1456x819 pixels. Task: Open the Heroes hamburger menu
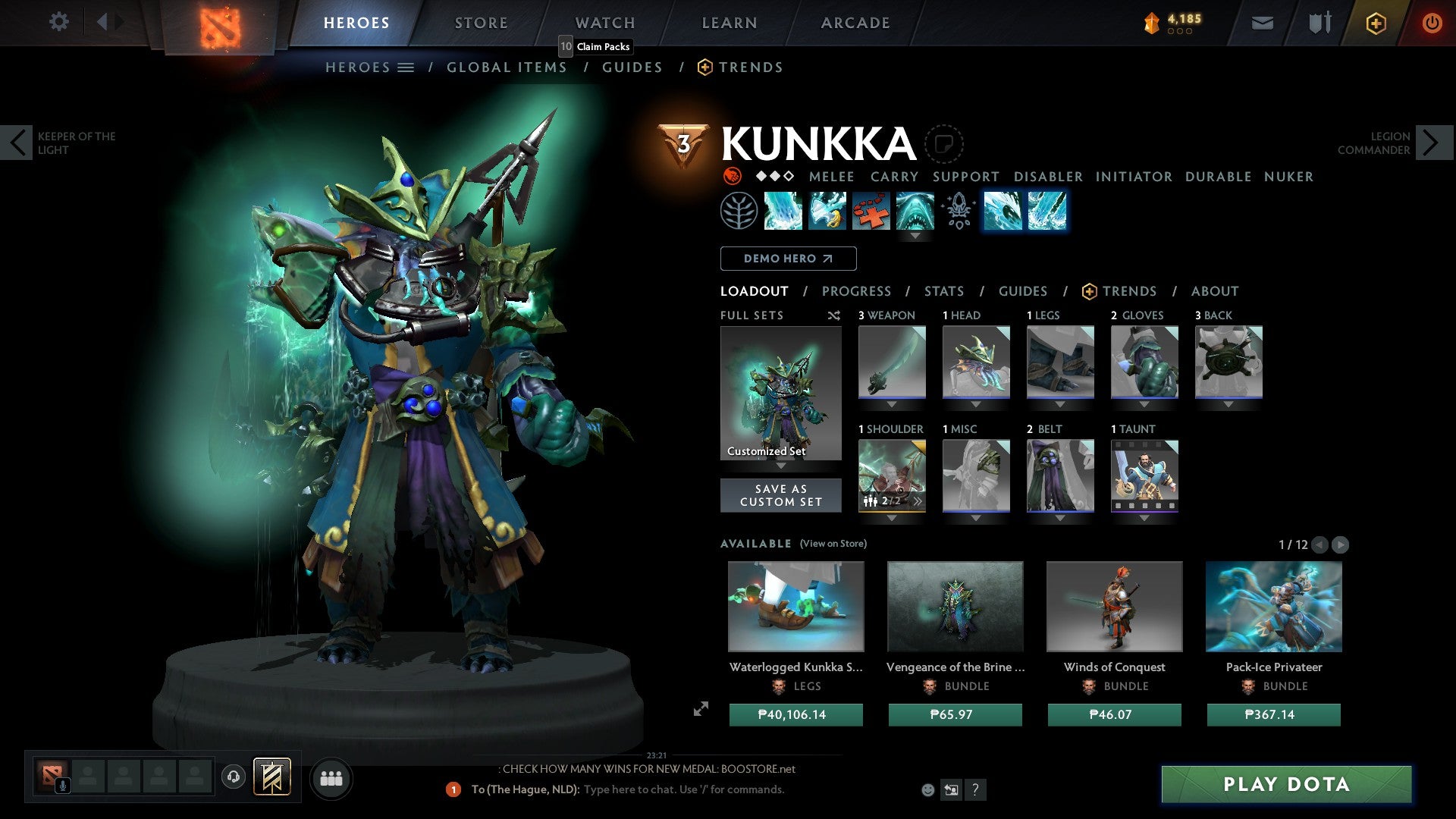pyautogui.click(x=406, y=67)
